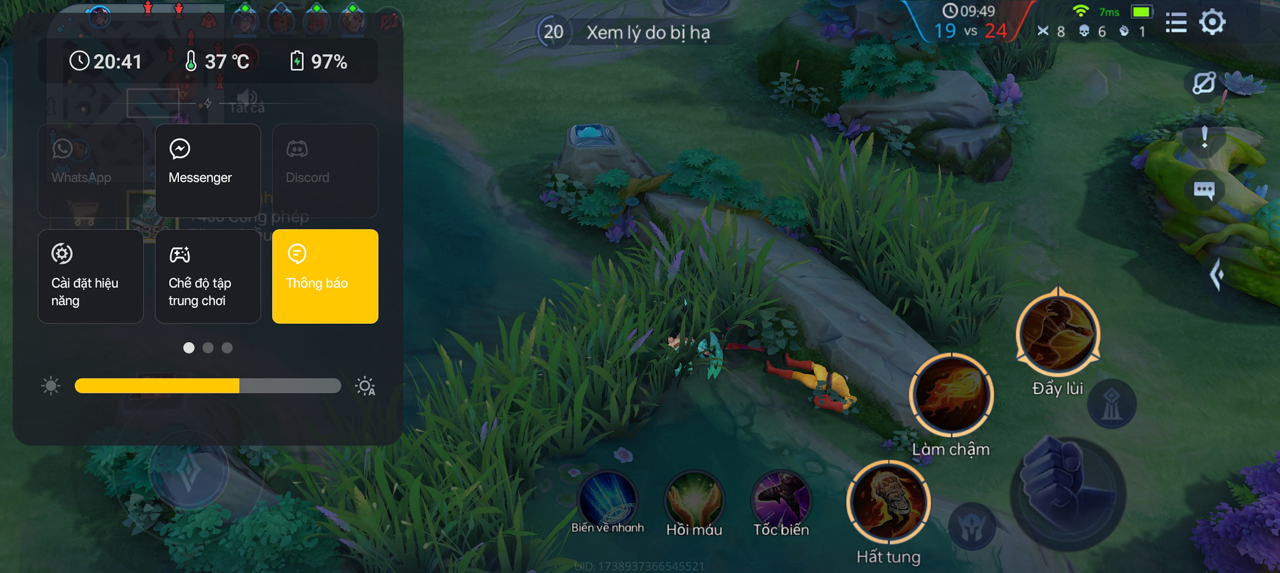Use the Hồi máu heal spell
The width and height of the screenshot is (1280, 573).
[694, 497]
